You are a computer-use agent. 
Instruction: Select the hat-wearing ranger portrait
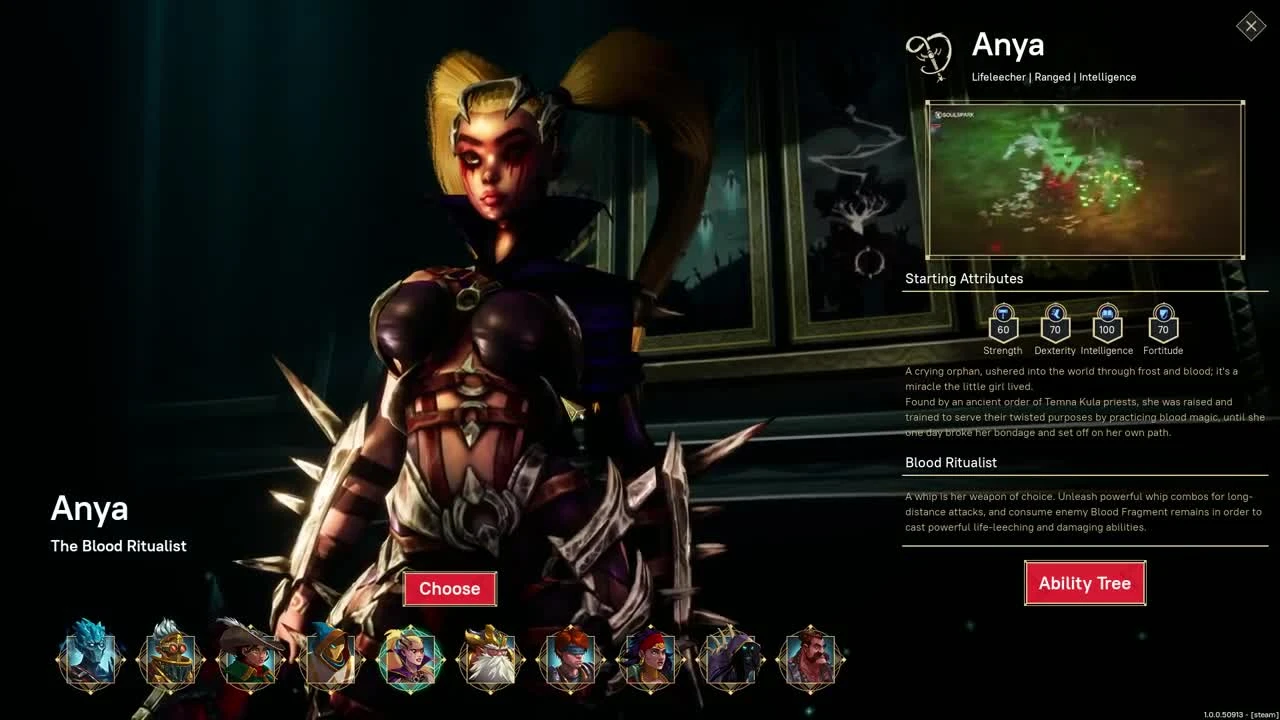tap(250, 657)
